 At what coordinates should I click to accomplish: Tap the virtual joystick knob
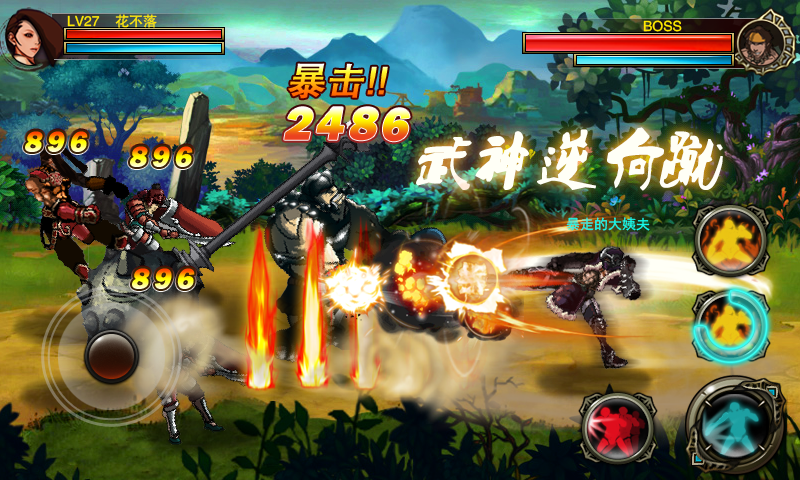click(111, 357)
